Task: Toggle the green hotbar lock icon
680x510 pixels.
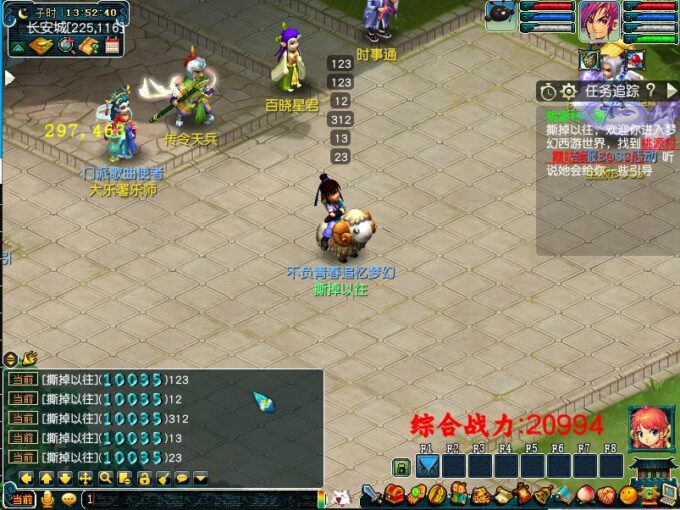Action: [x=400, y=467]
